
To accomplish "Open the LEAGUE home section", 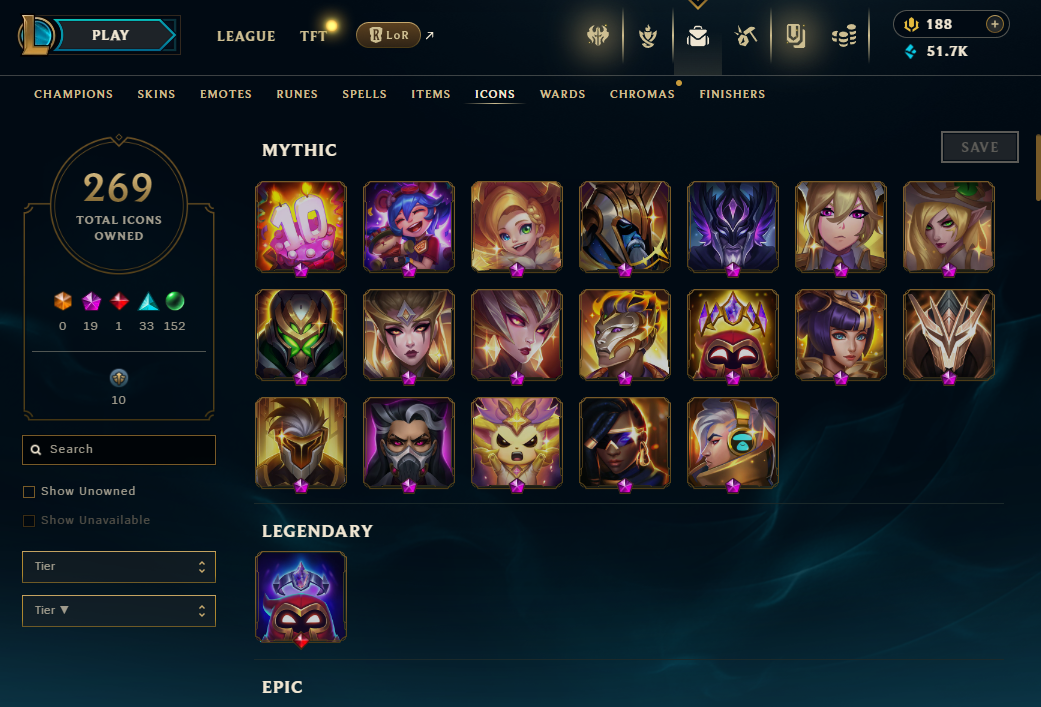I will [246, 36].
